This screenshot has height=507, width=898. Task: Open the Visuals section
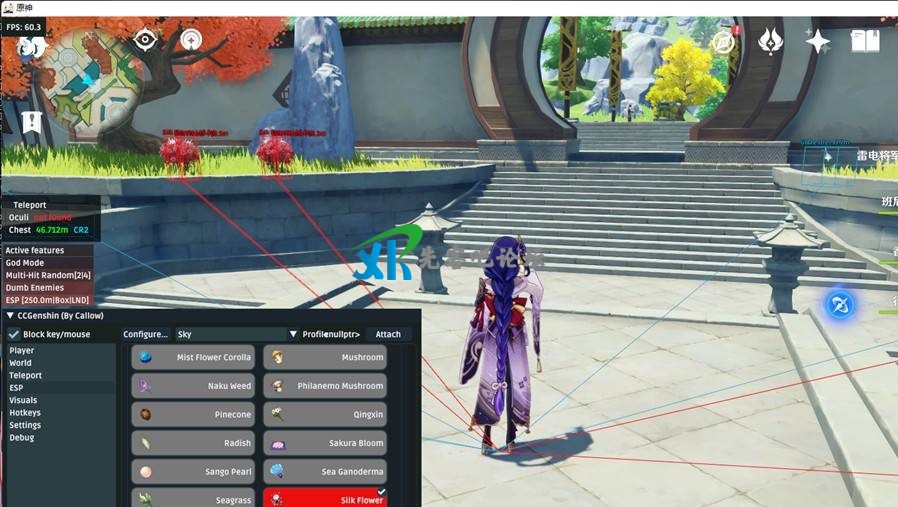click(x=23, y=400)
